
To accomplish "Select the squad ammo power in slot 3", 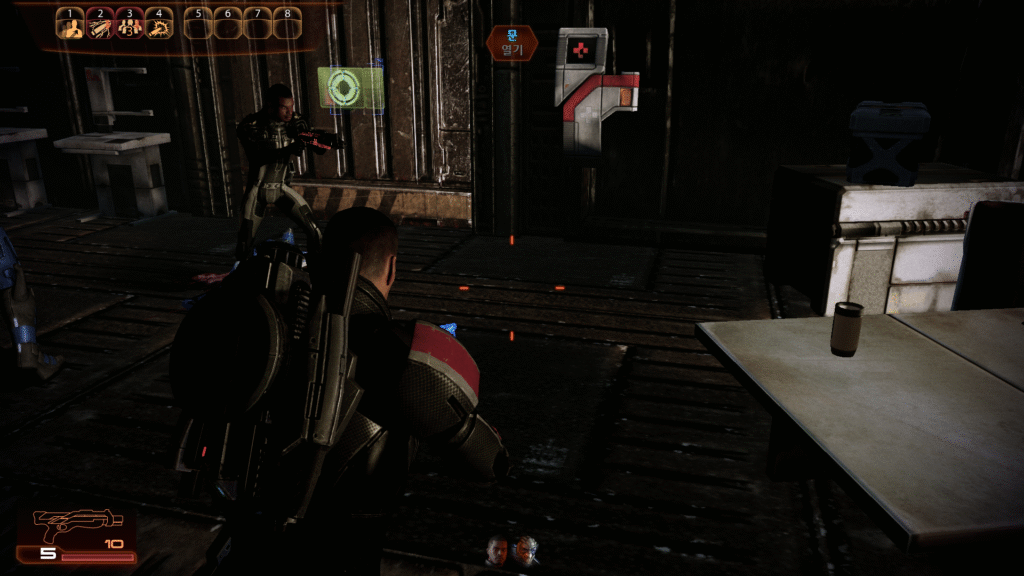I will [x=129, y=25].
